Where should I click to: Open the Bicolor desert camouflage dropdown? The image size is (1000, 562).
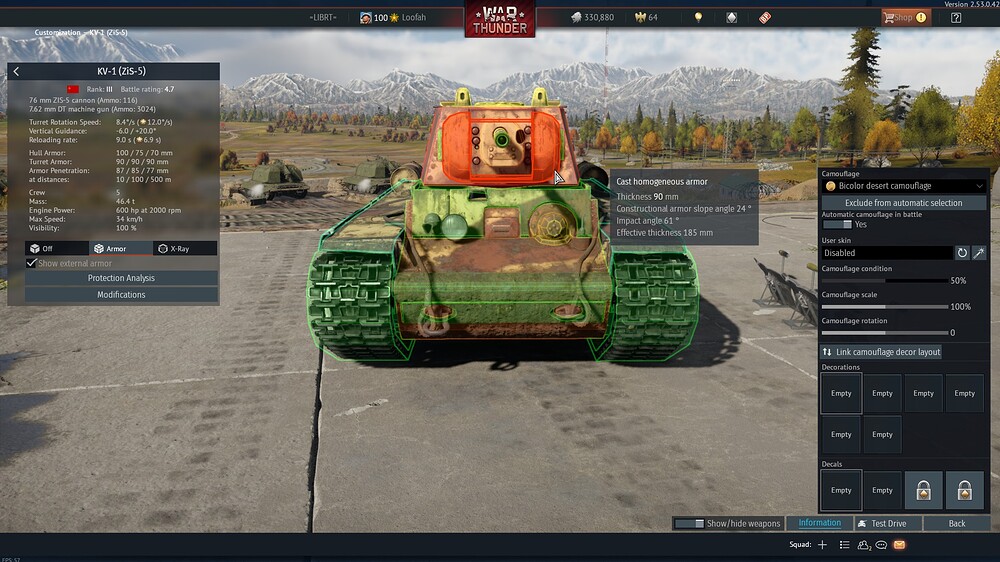(x=903, y=186)
